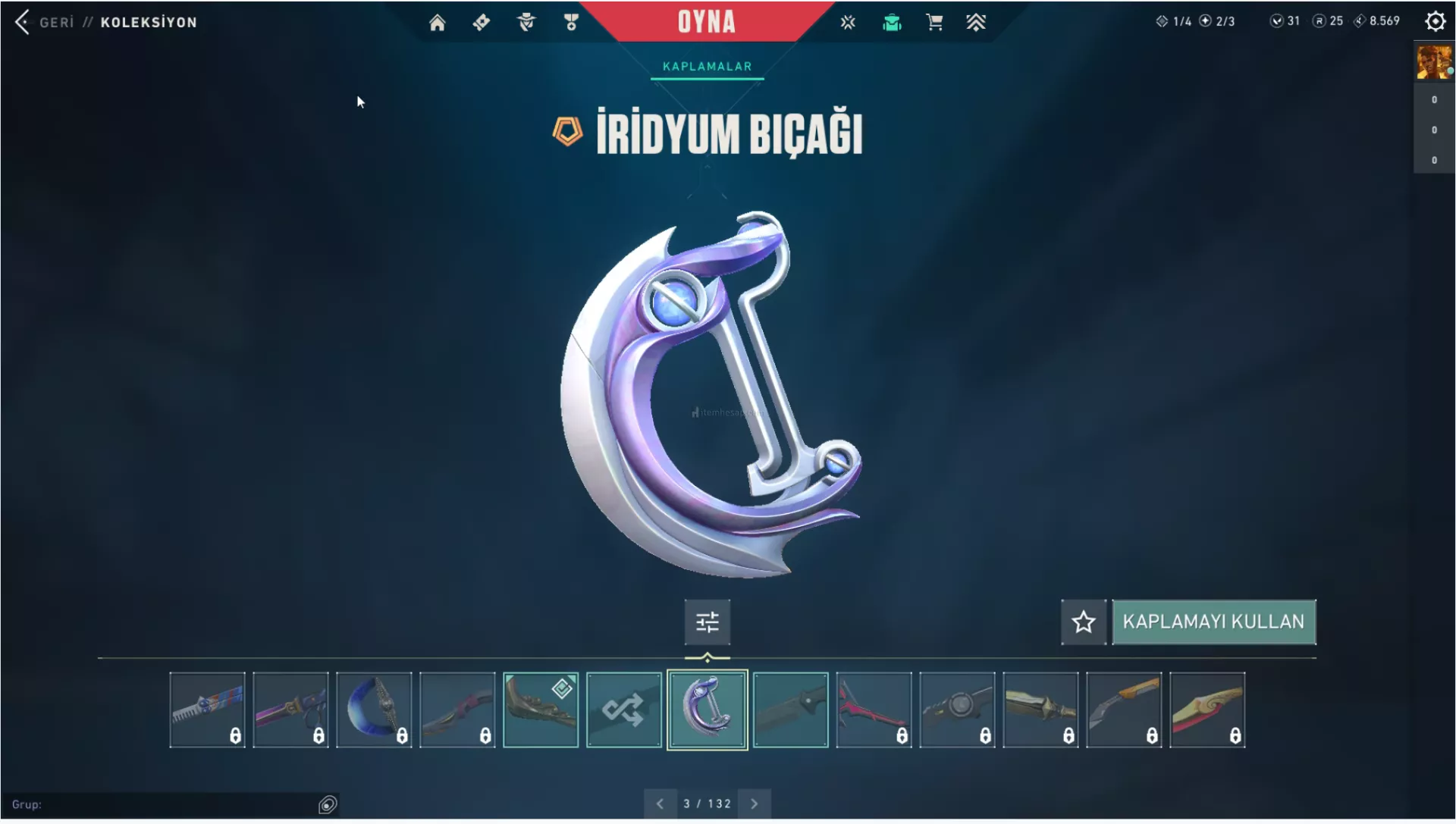
Task: Choose the random shuffle skin tile
Action: point(623,710)
